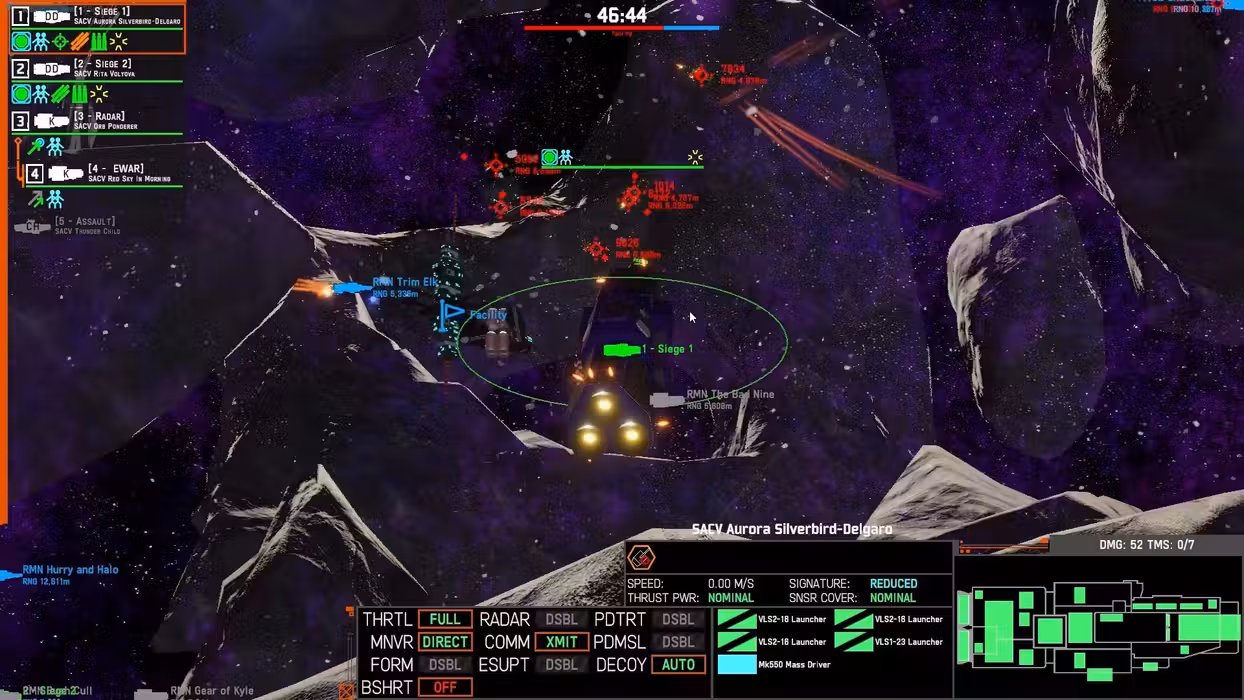This screenshot has height=700, width=1244.
Task: Toggle the FORM formation button
Action: [x=445, y=665]
